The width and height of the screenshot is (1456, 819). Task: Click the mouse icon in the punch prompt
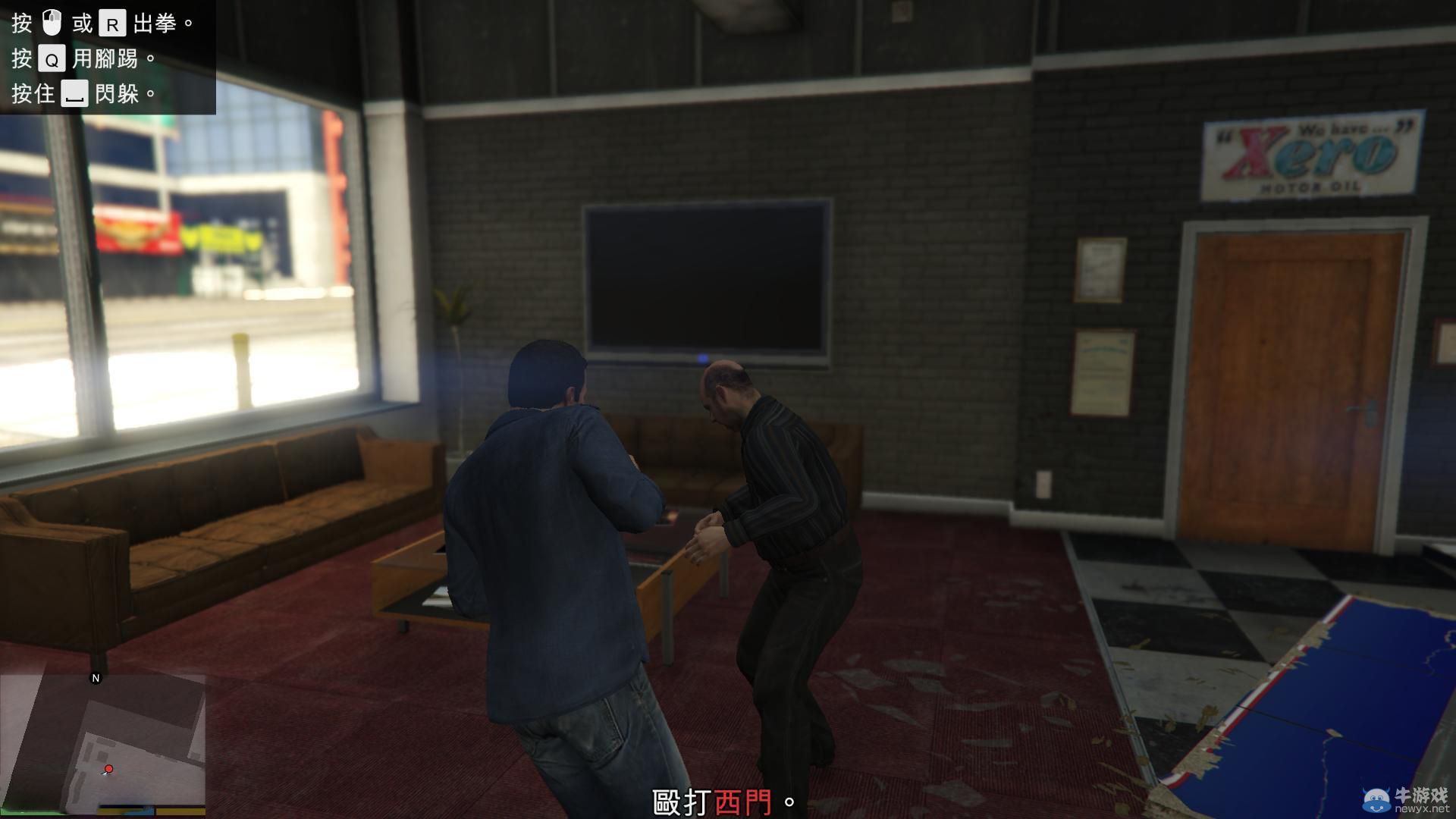coord(52,22)
